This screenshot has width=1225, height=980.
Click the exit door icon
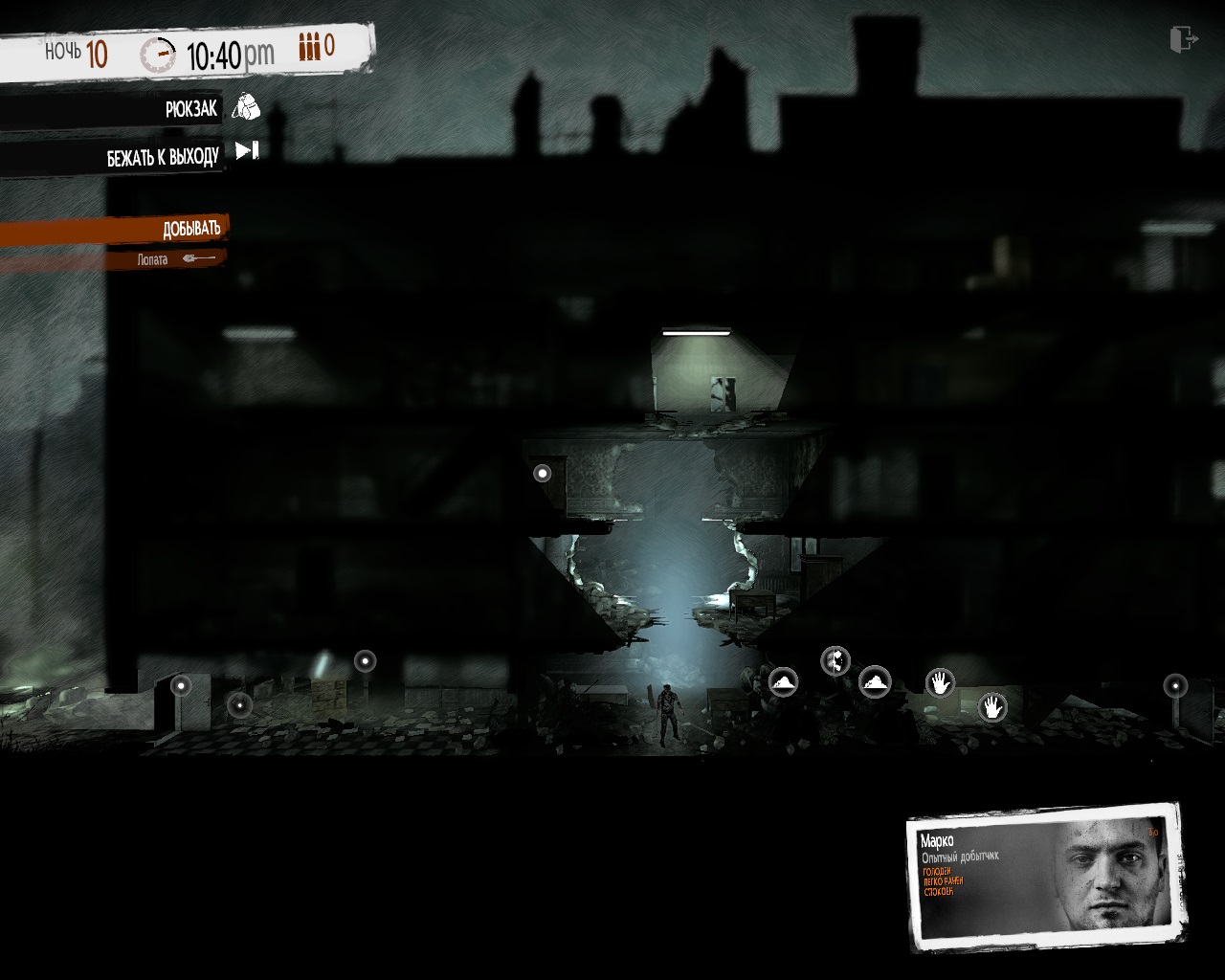tap(1184, 39)
